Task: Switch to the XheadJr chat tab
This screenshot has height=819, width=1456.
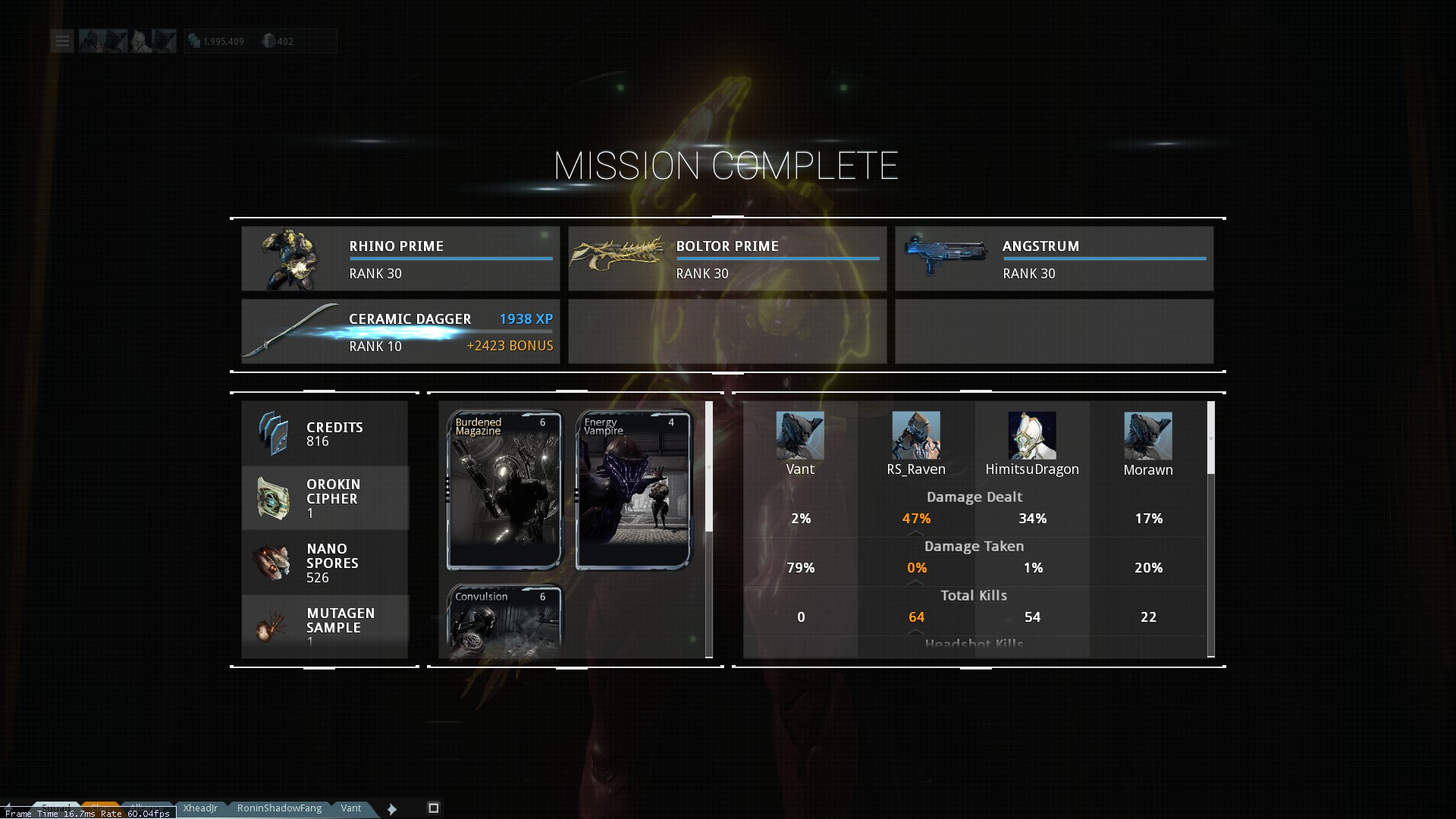Action: tap(200, 808)
